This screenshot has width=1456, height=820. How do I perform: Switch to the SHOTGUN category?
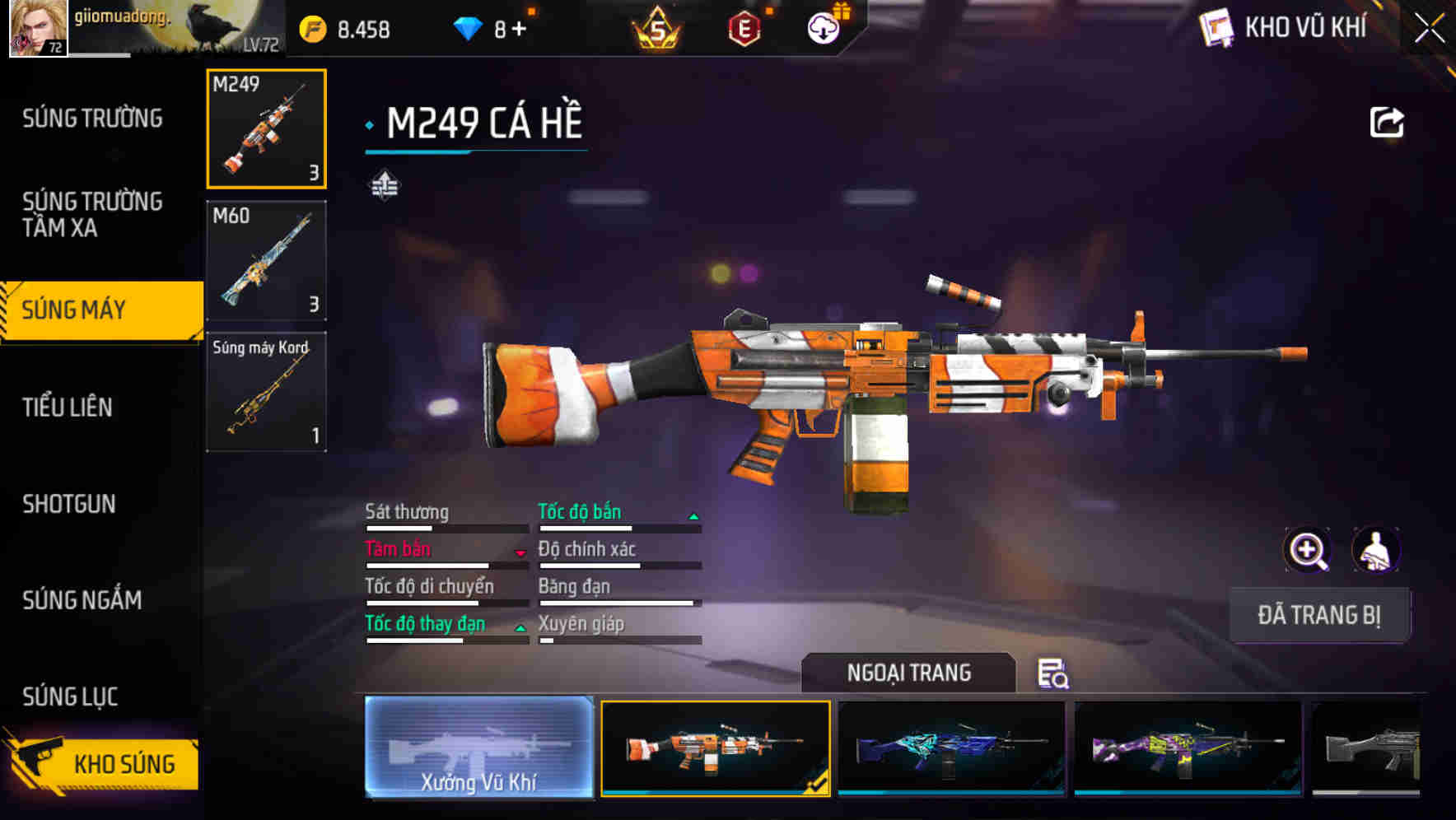tap(70, 504)
